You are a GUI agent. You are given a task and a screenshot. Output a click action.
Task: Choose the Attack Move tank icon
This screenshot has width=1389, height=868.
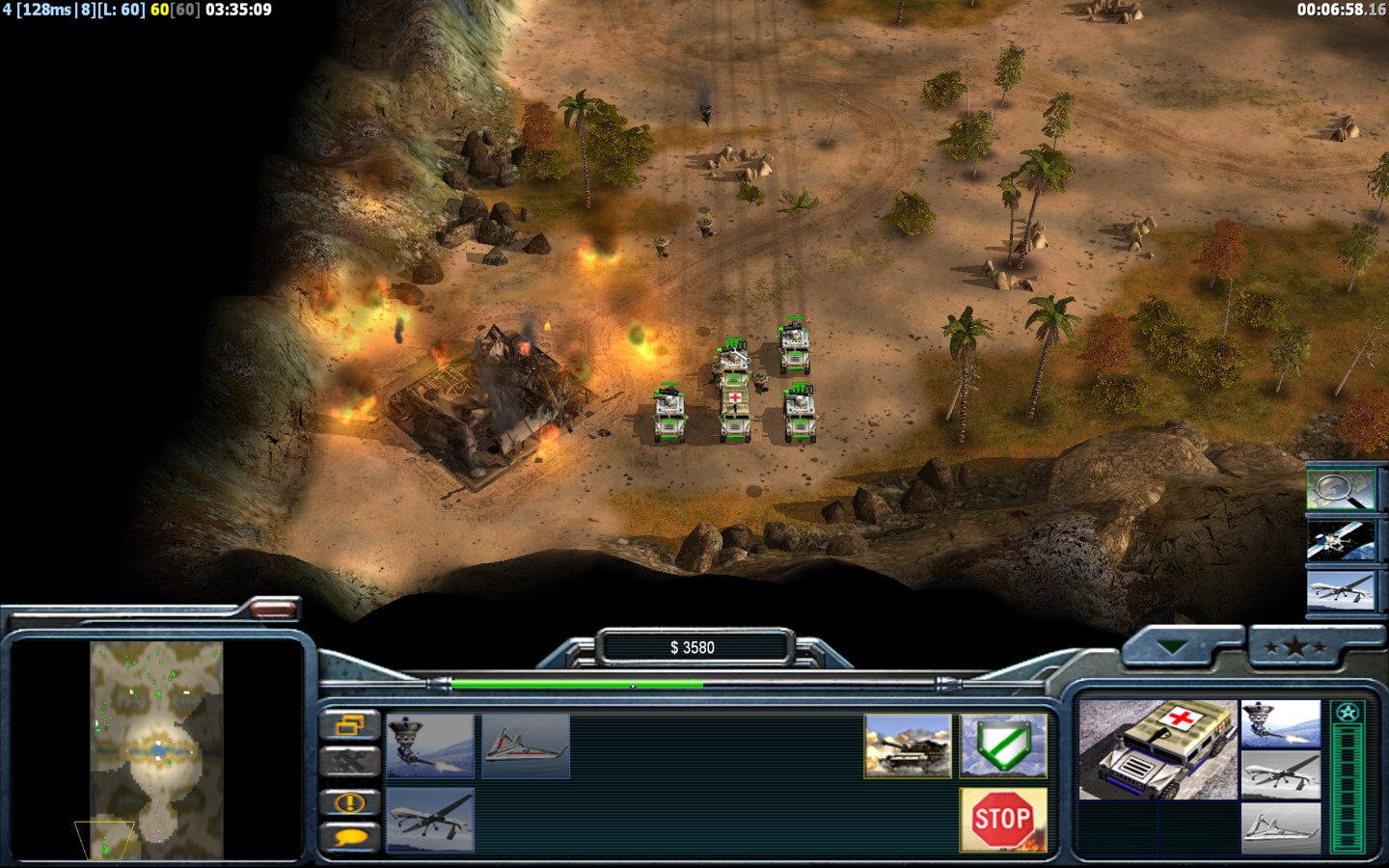(908, 746)
